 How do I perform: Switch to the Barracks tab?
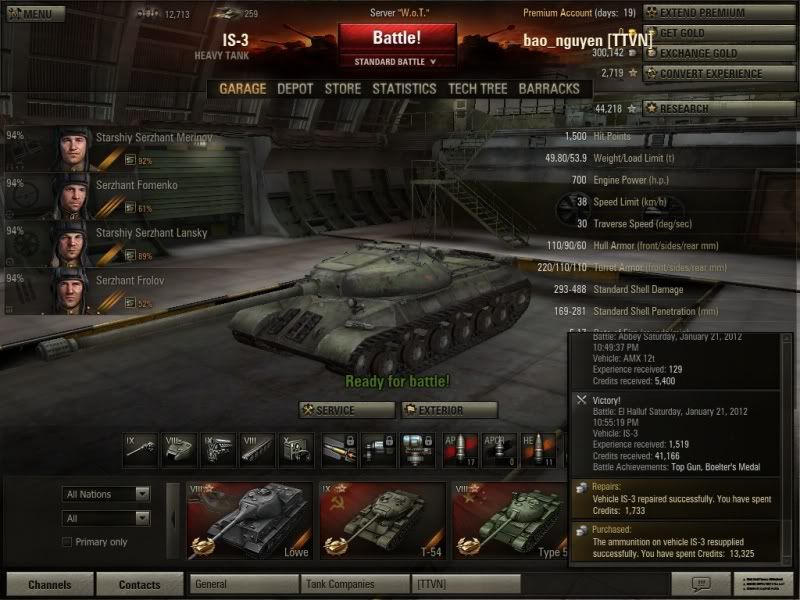(x=549, y=88)
